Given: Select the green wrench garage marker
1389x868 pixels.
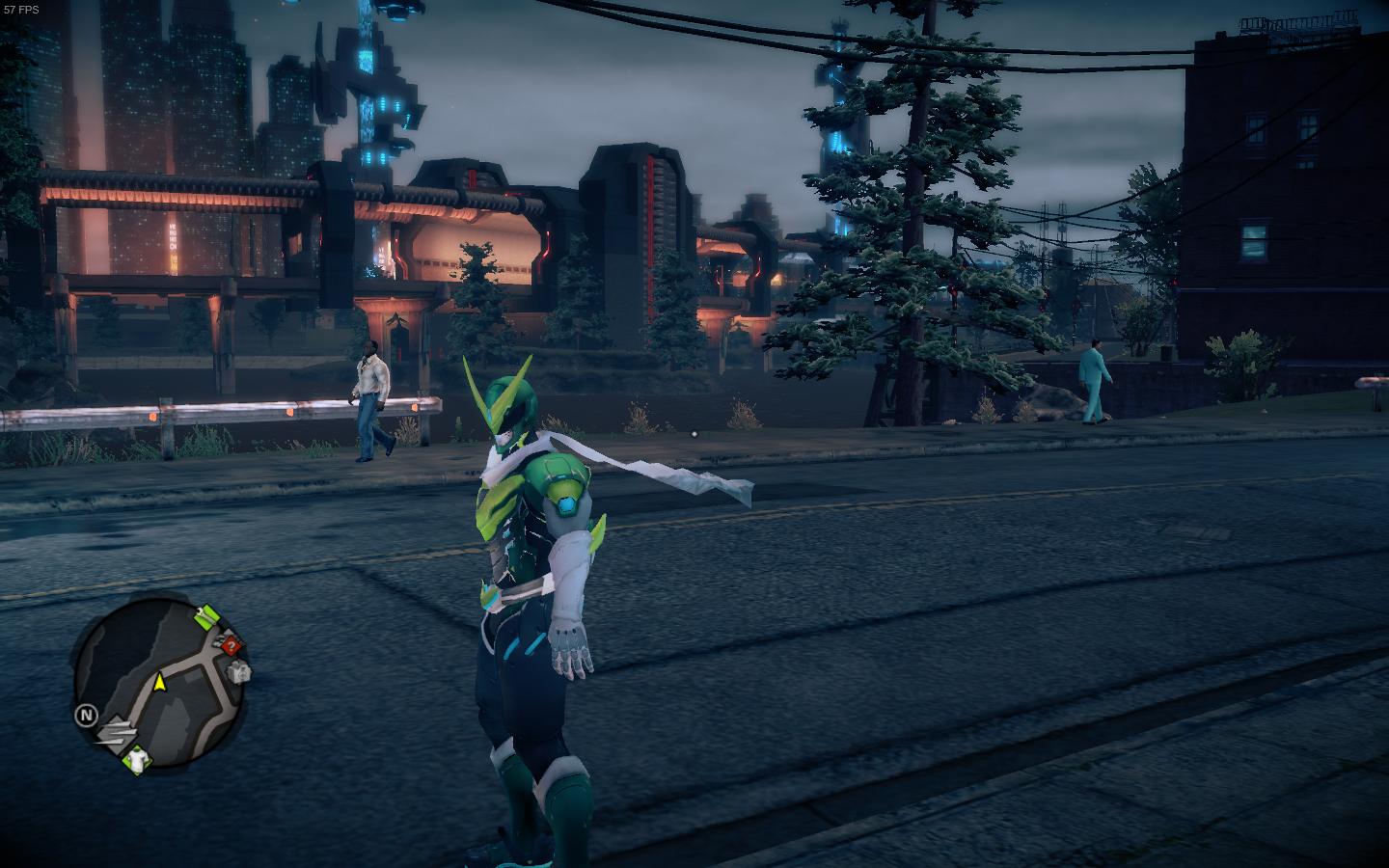Looking at the screenshot, I should [205, 615].
